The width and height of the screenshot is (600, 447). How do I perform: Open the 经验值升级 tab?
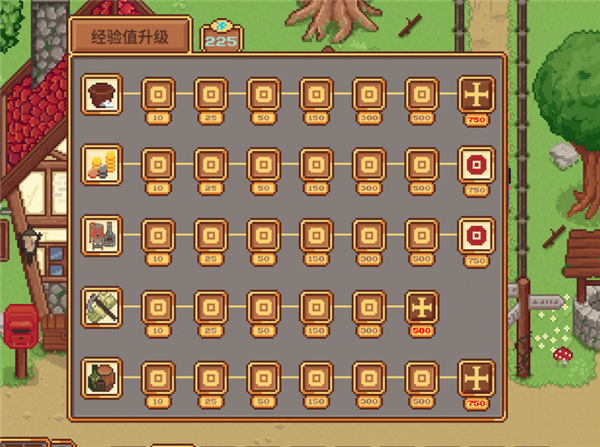tap(130, 36)
